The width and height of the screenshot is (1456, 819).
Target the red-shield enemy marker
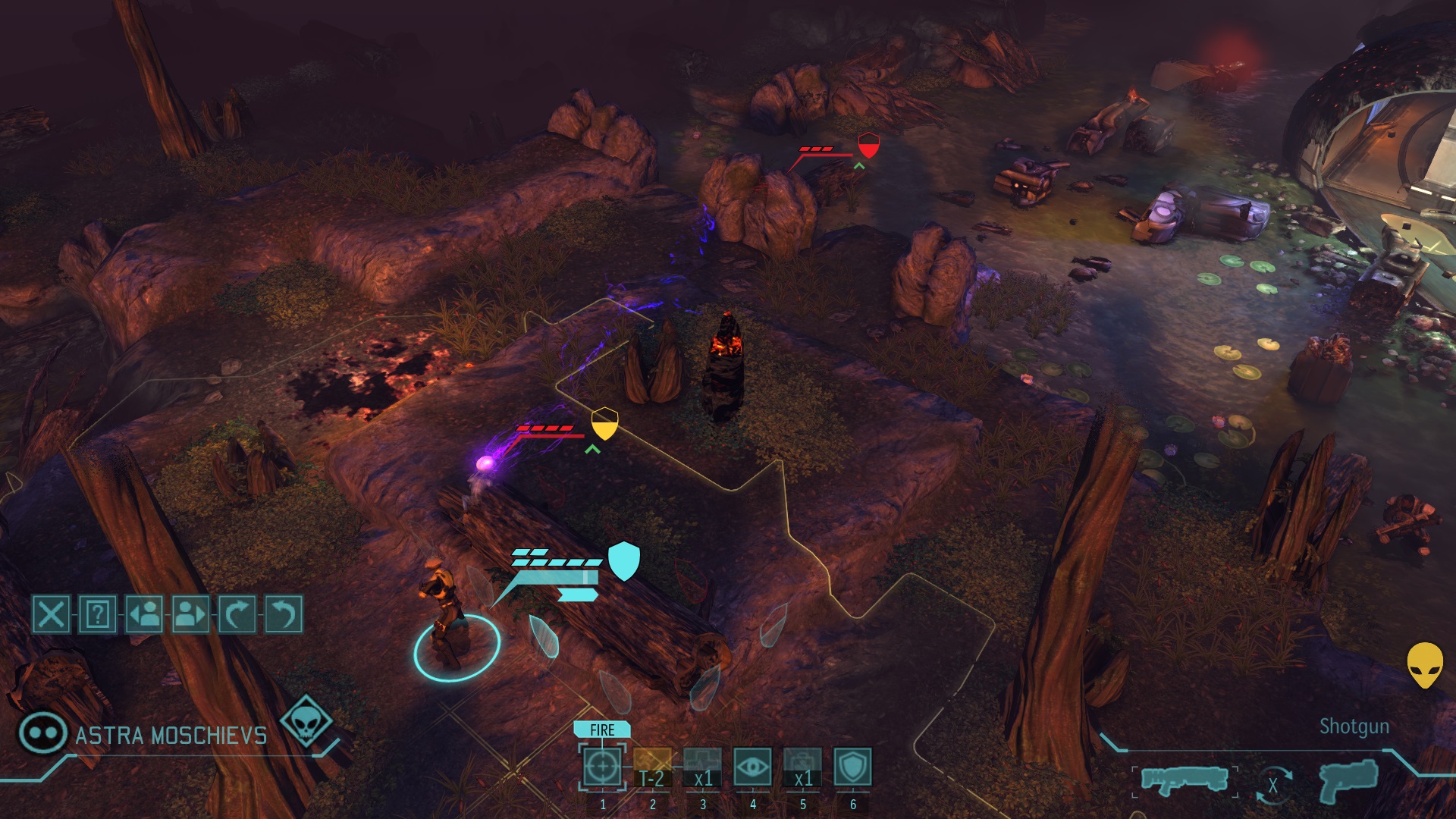[868, 145]
